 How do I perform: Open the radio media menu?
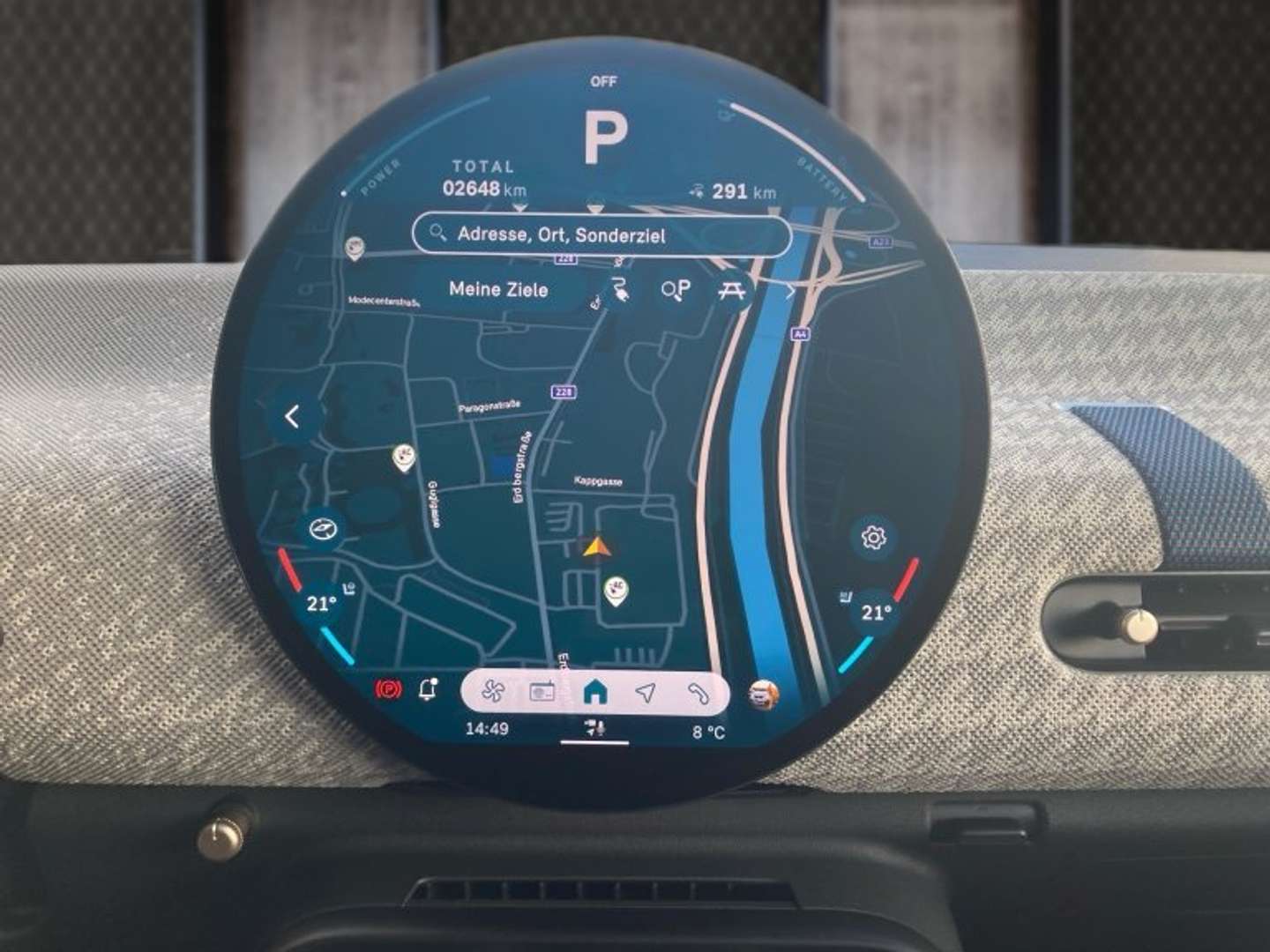pyautogui.click(x=542, y=693)
